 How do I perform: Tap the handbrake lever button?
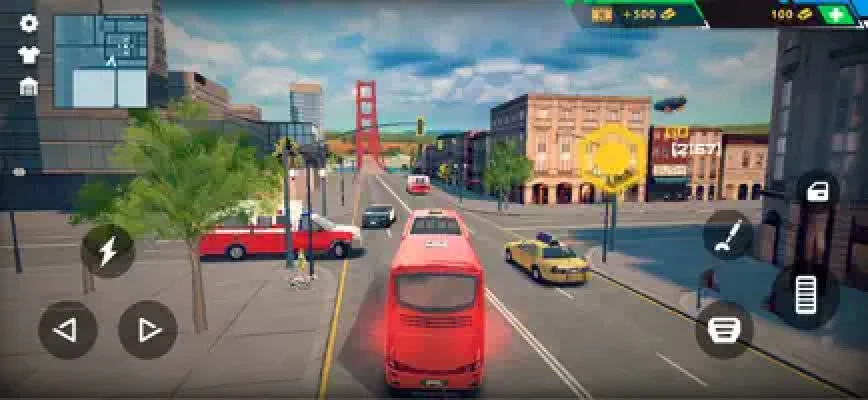pyautogui.click(x=730, y=237)
